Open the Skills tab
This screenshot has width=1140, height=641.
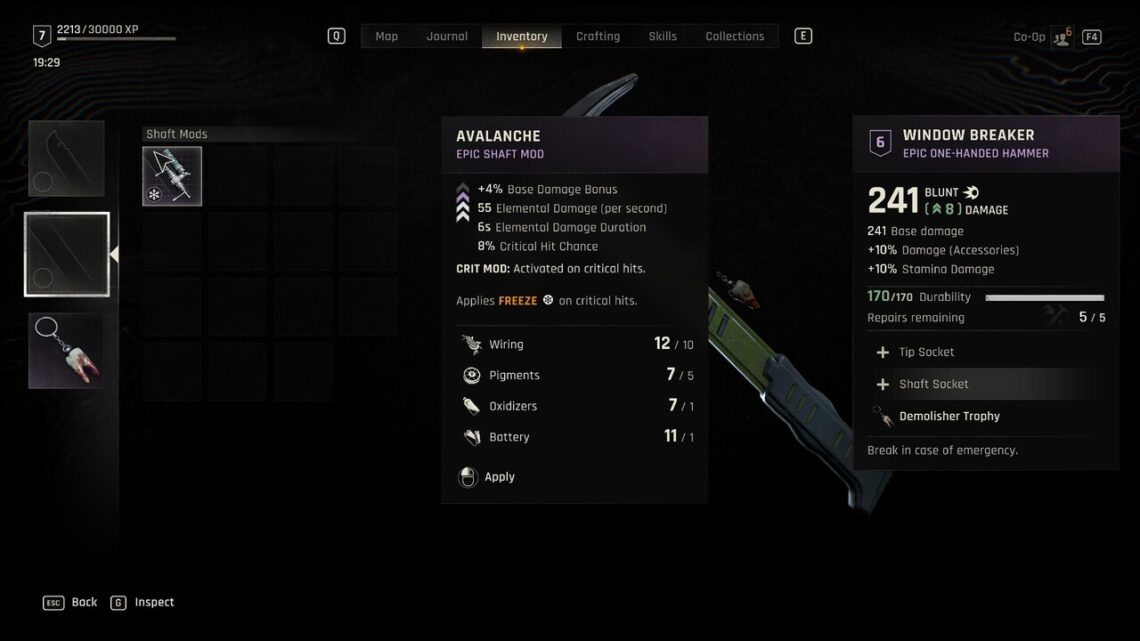click(x=662, y=36)
